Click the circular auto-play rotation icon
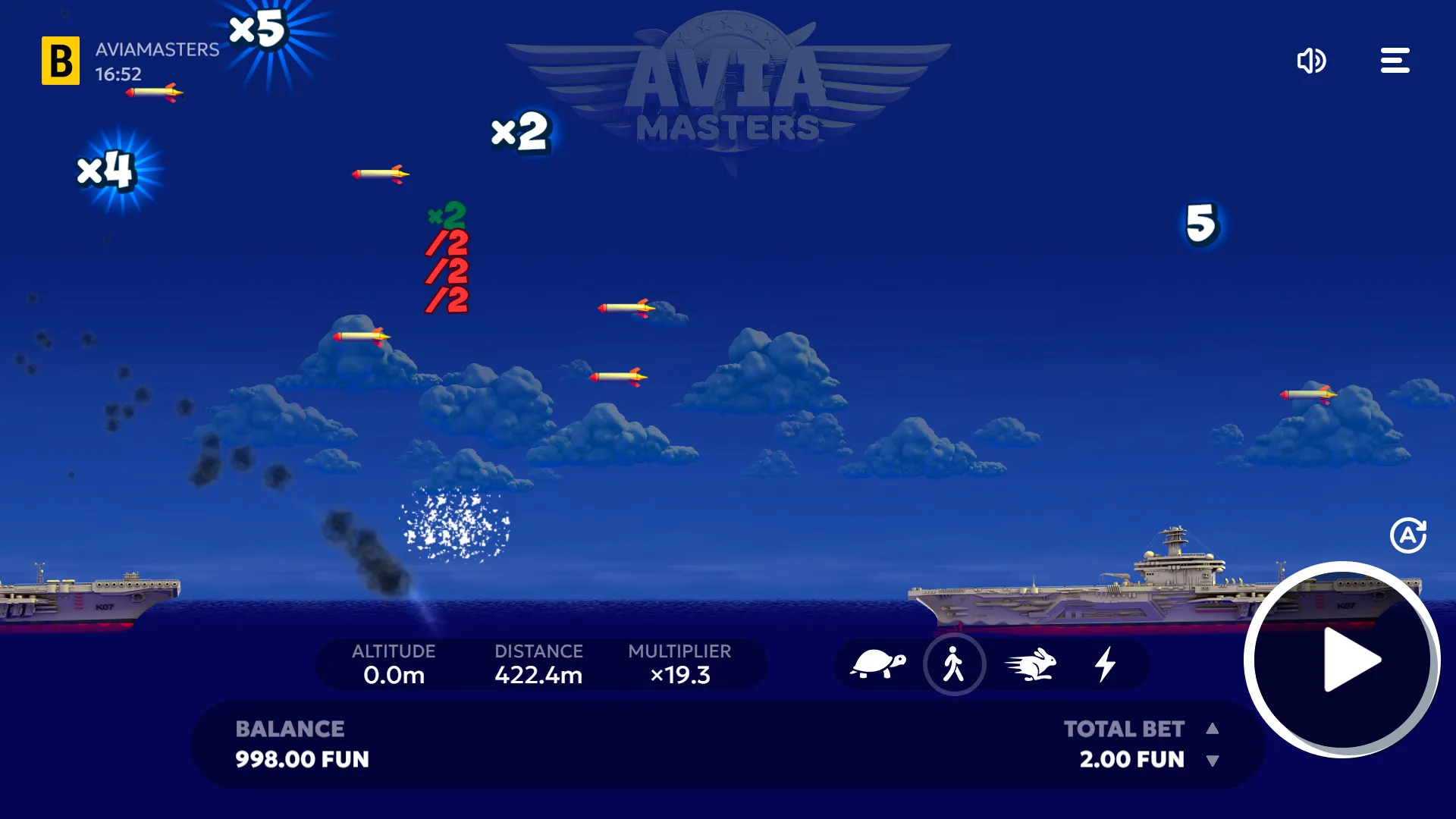Image resolution: width=1456 pixels, height=819 pixels. click(x=1408, y=534)
